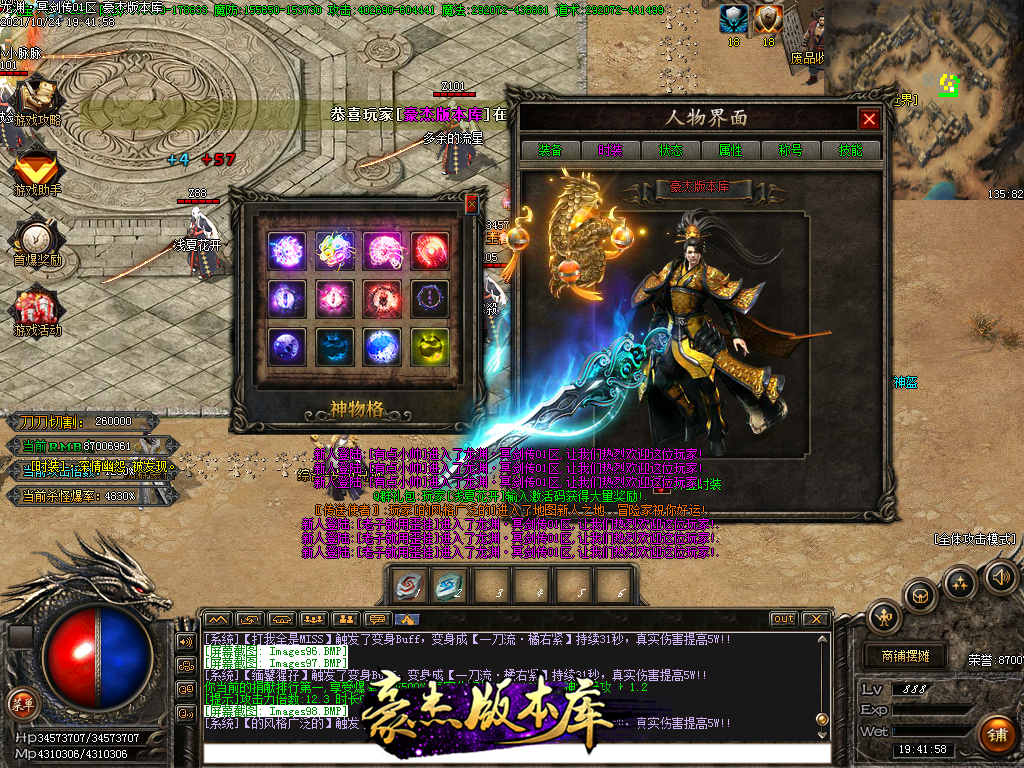Switch to the 装备 equipment tab
This screenshot has height=768, width=1024.
point(550,150)
